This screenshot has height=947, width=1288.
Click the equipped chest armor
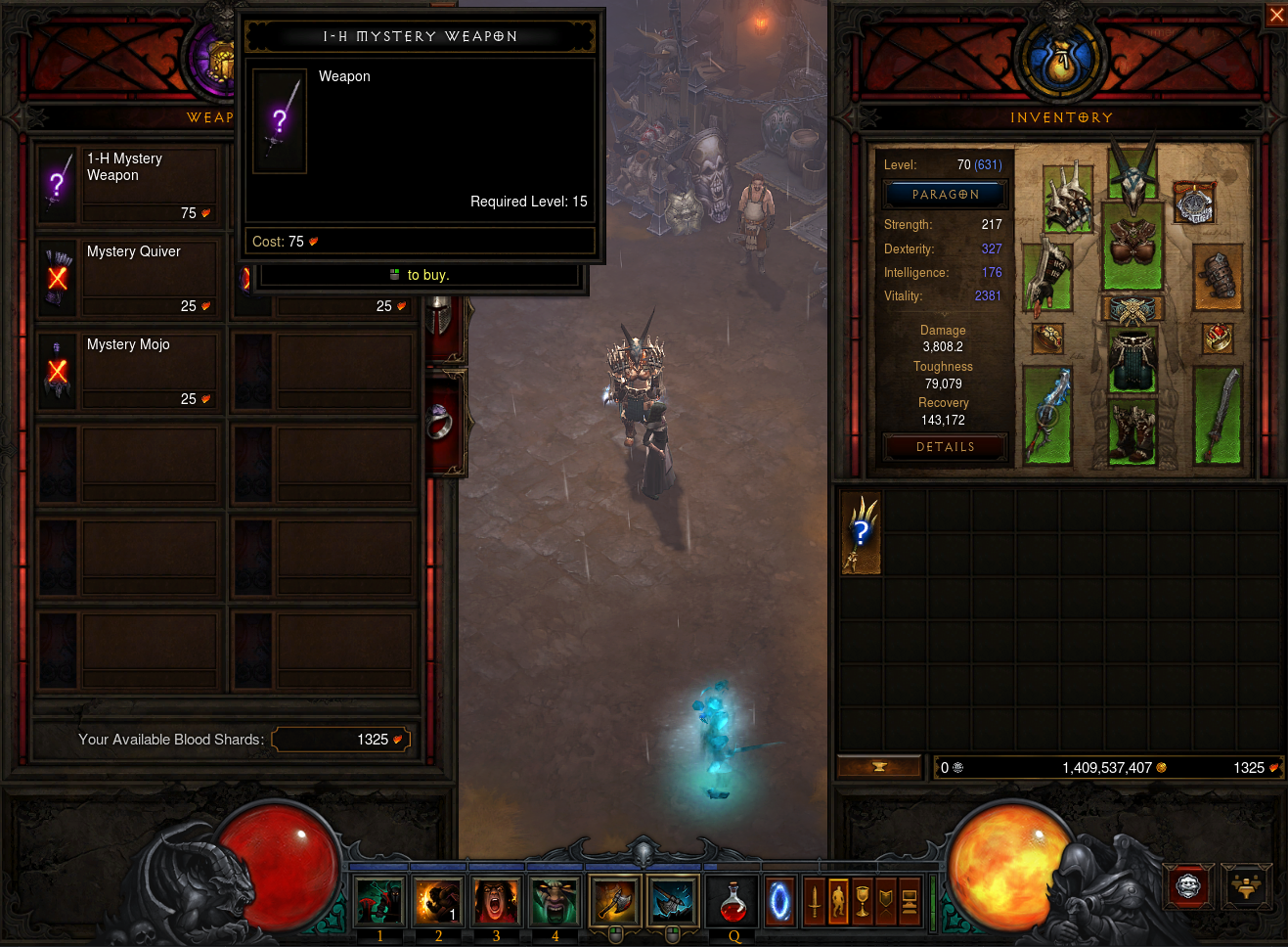1133,245
